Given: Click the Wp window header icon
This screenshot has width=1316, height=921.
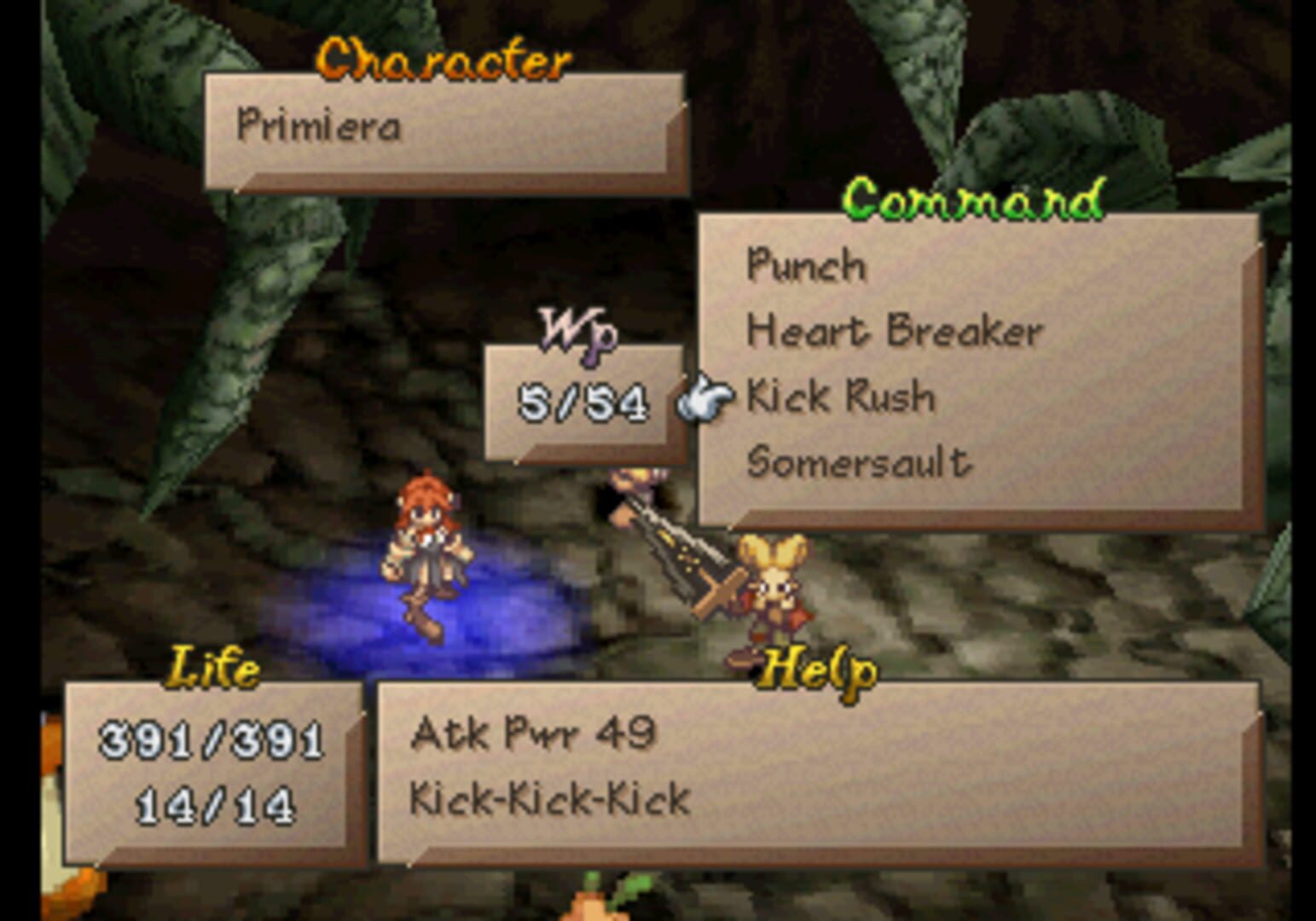Looking at the screenshot, I should pos(580,333).
